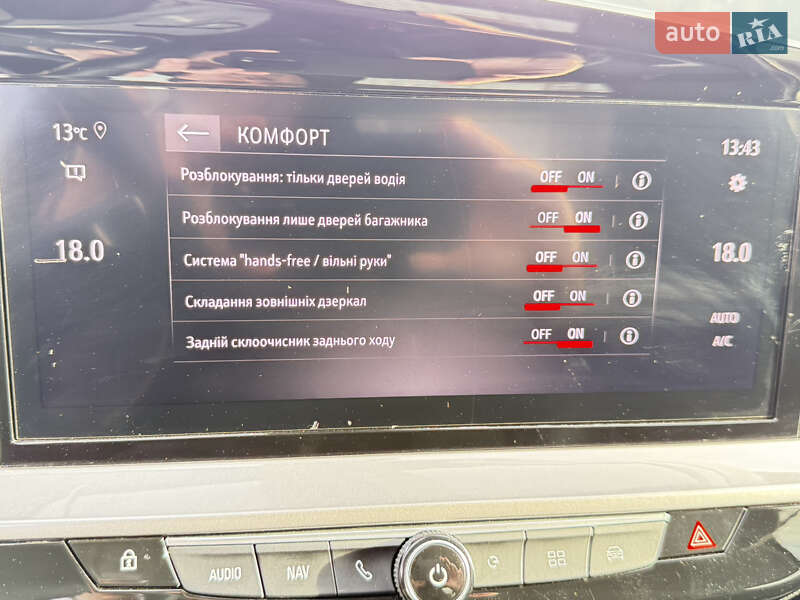Open info for trunk door unlocking
Viewport: 800px width, 600px height.
pos(638,219)
